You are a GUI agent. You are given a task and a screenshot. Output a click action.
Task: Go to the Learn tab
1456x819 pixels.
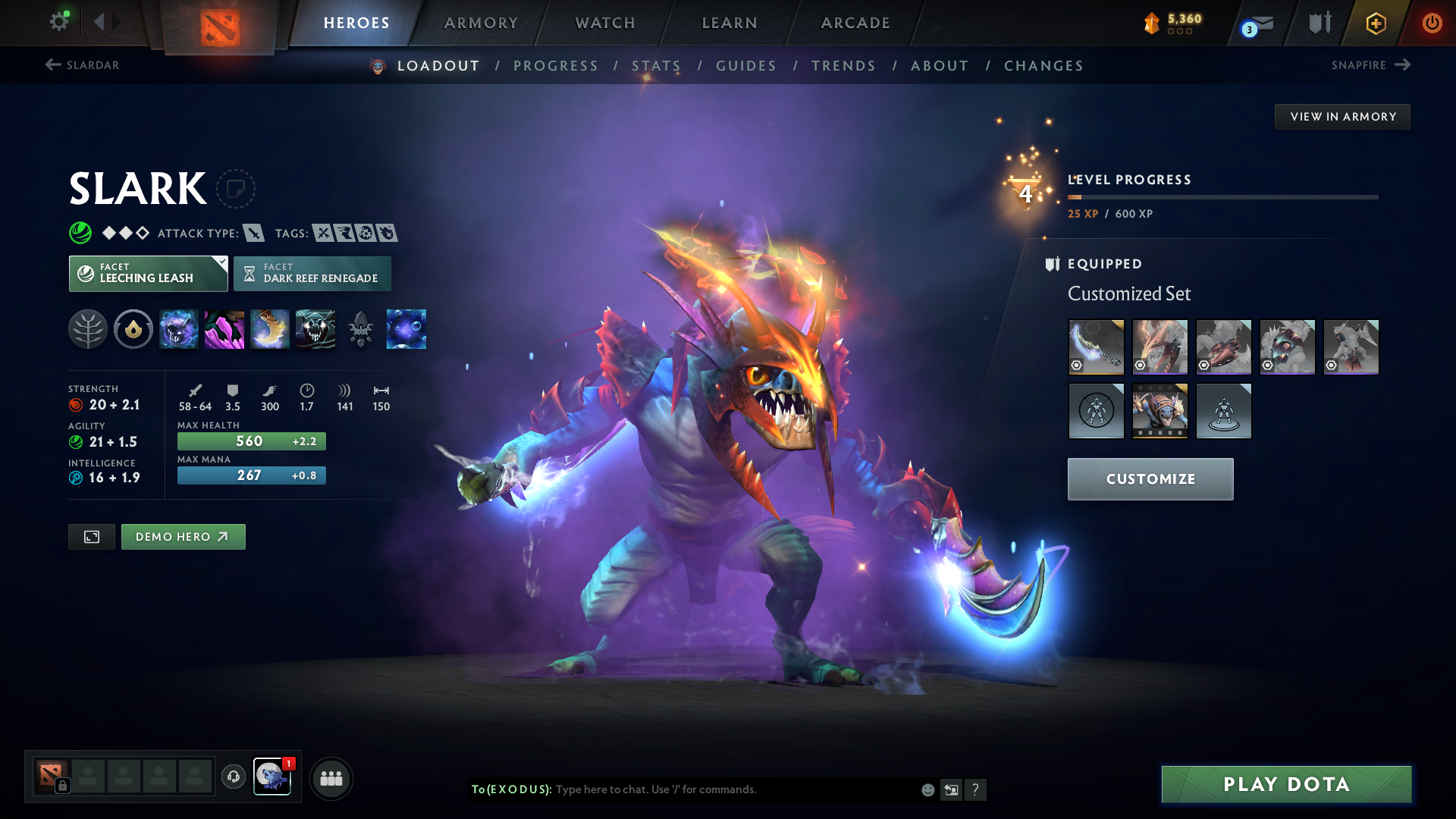pos(730,23)
